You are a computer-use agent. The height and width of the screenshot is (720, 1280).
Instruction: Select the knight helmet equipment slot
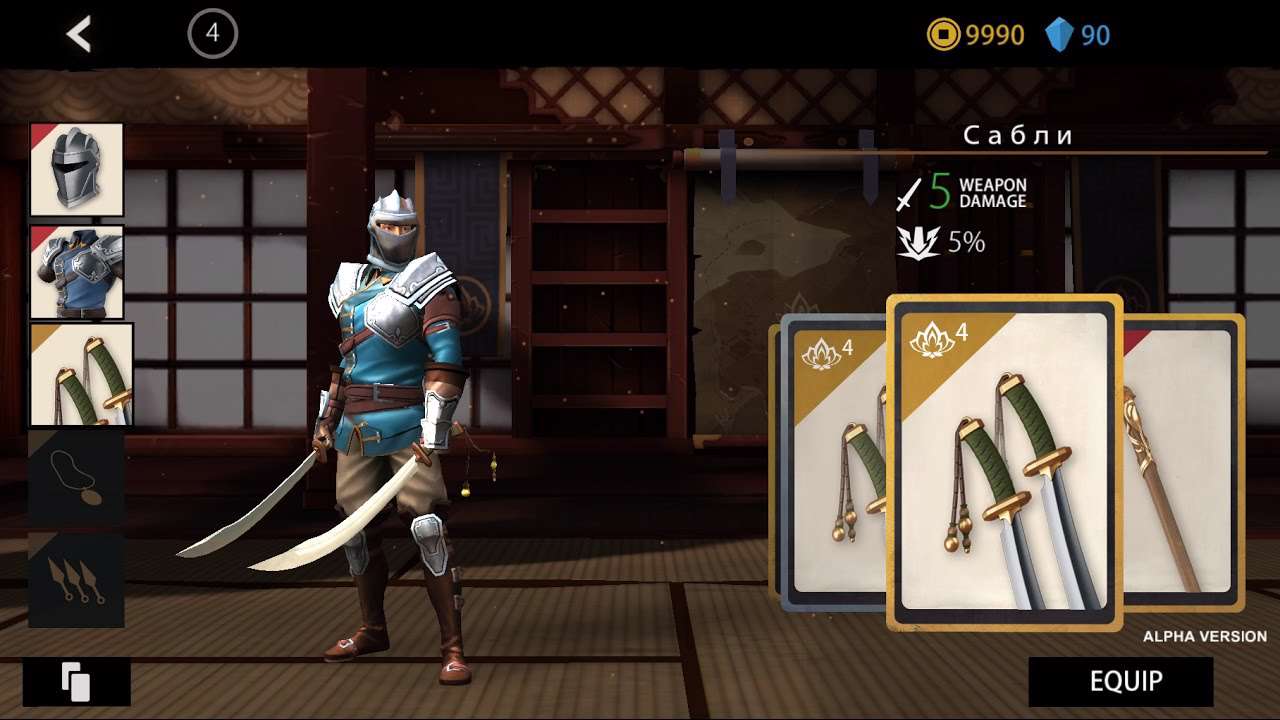pyautogui.click(x=77, y=170)
